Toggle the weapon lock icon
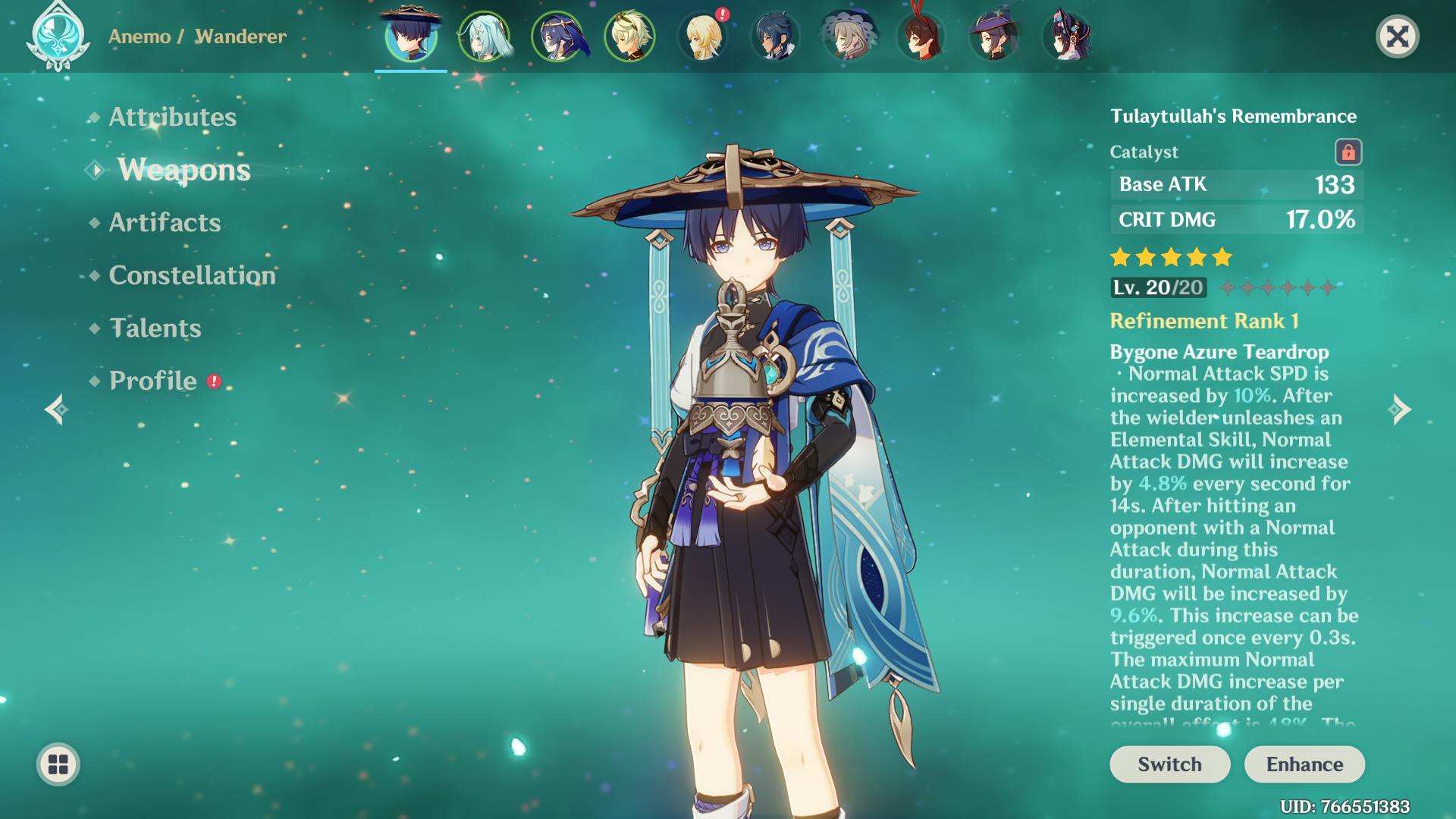The height and width of the screenshot is (819, 1456). pyautogui.click(x=1348, y=152)
